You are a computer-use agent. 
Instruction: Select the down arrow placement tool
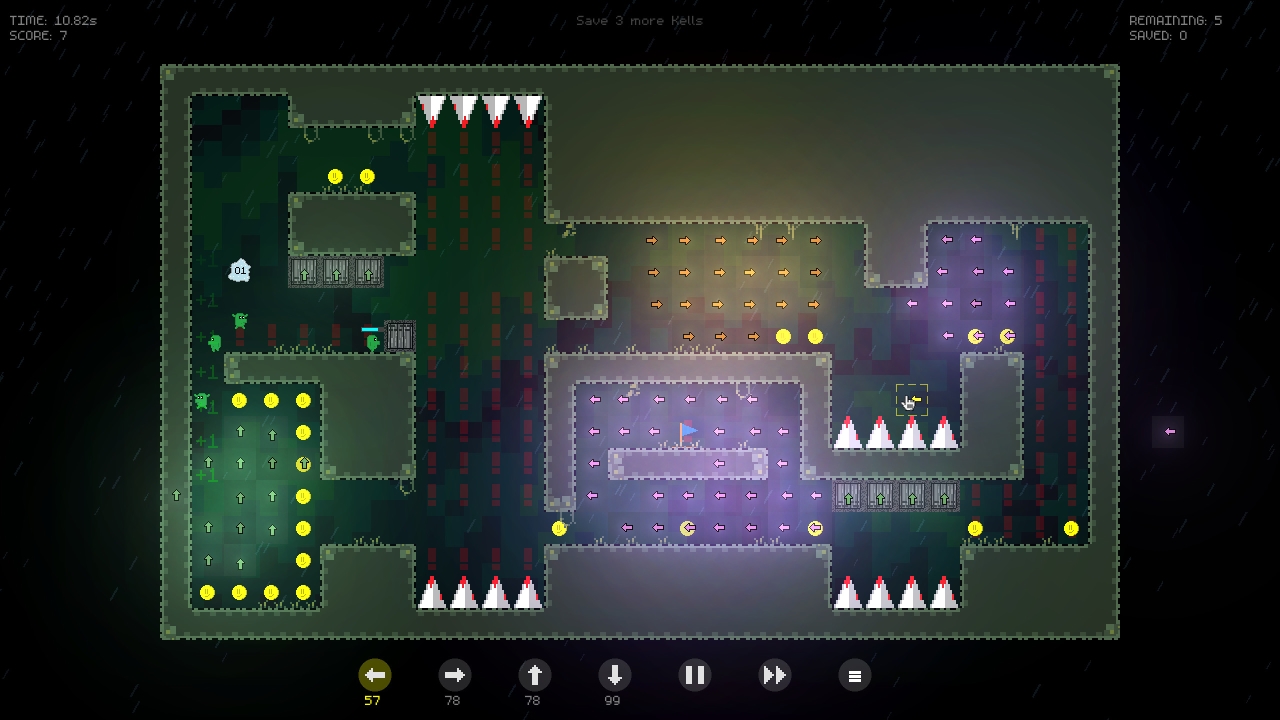tap(614, 675)
